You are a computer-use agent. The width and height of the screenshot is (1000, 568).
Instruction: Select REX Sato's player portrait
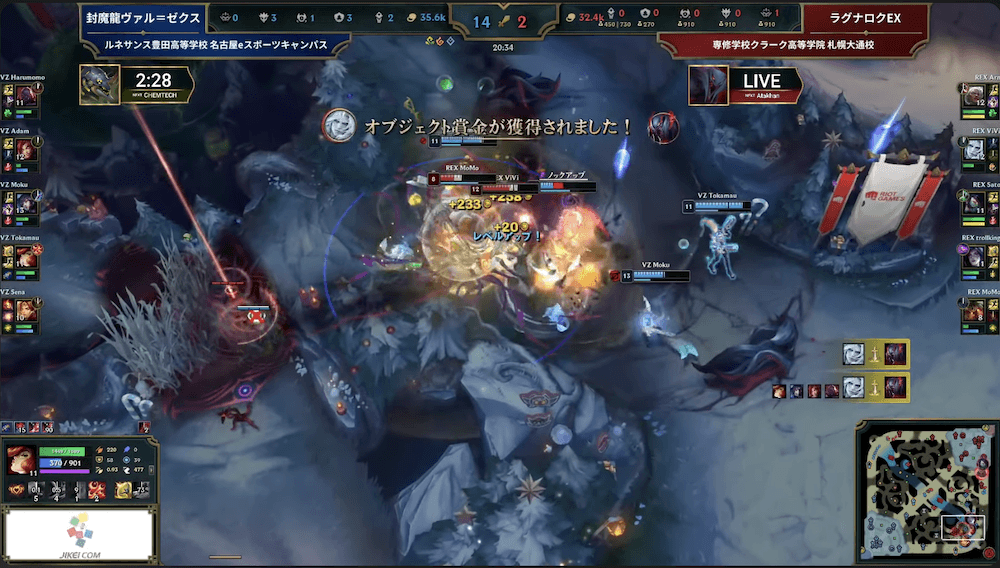(975, 203)
